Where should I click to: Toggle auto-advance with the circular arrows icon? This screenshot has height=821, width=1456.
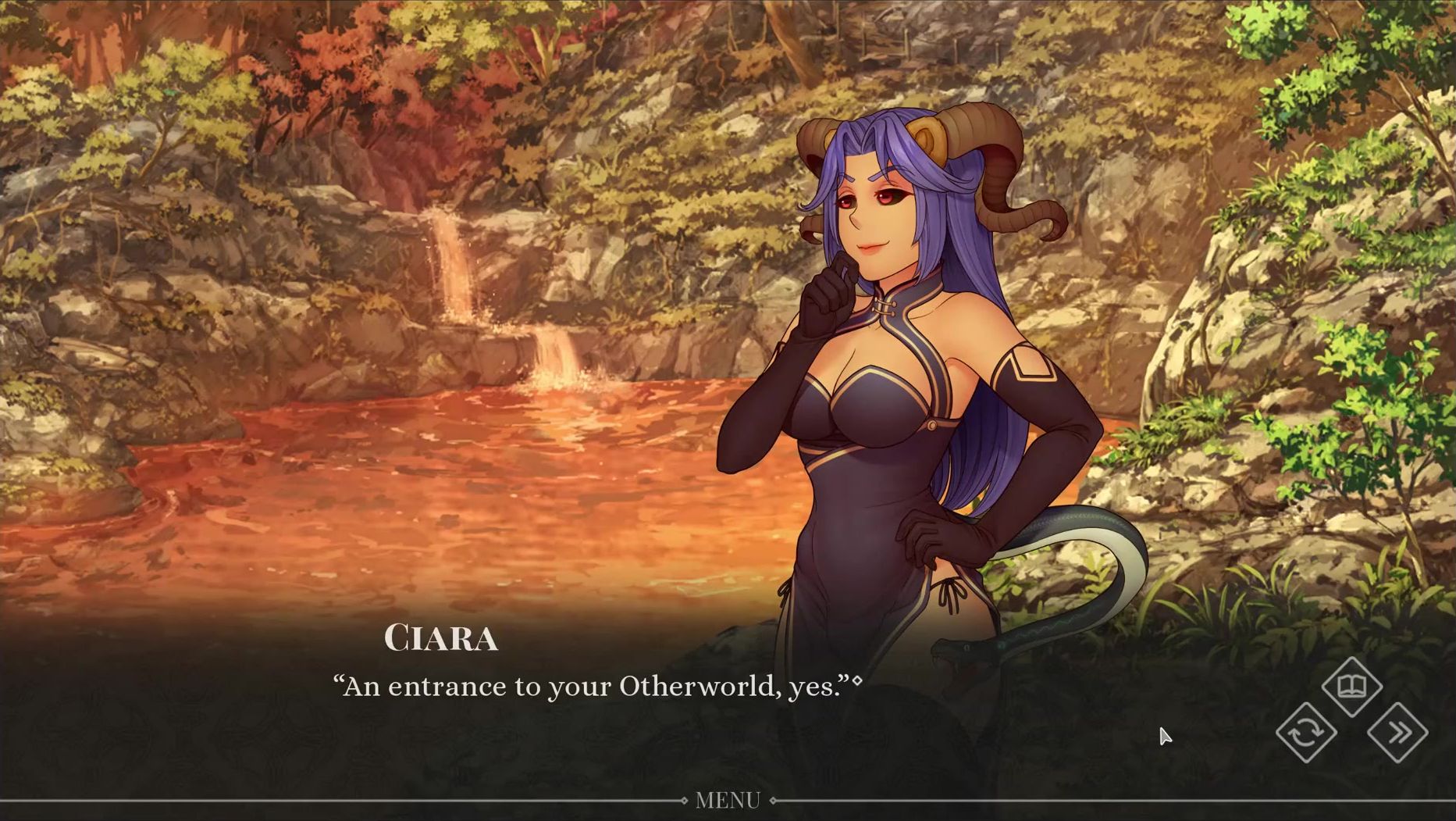(1306, 733)
